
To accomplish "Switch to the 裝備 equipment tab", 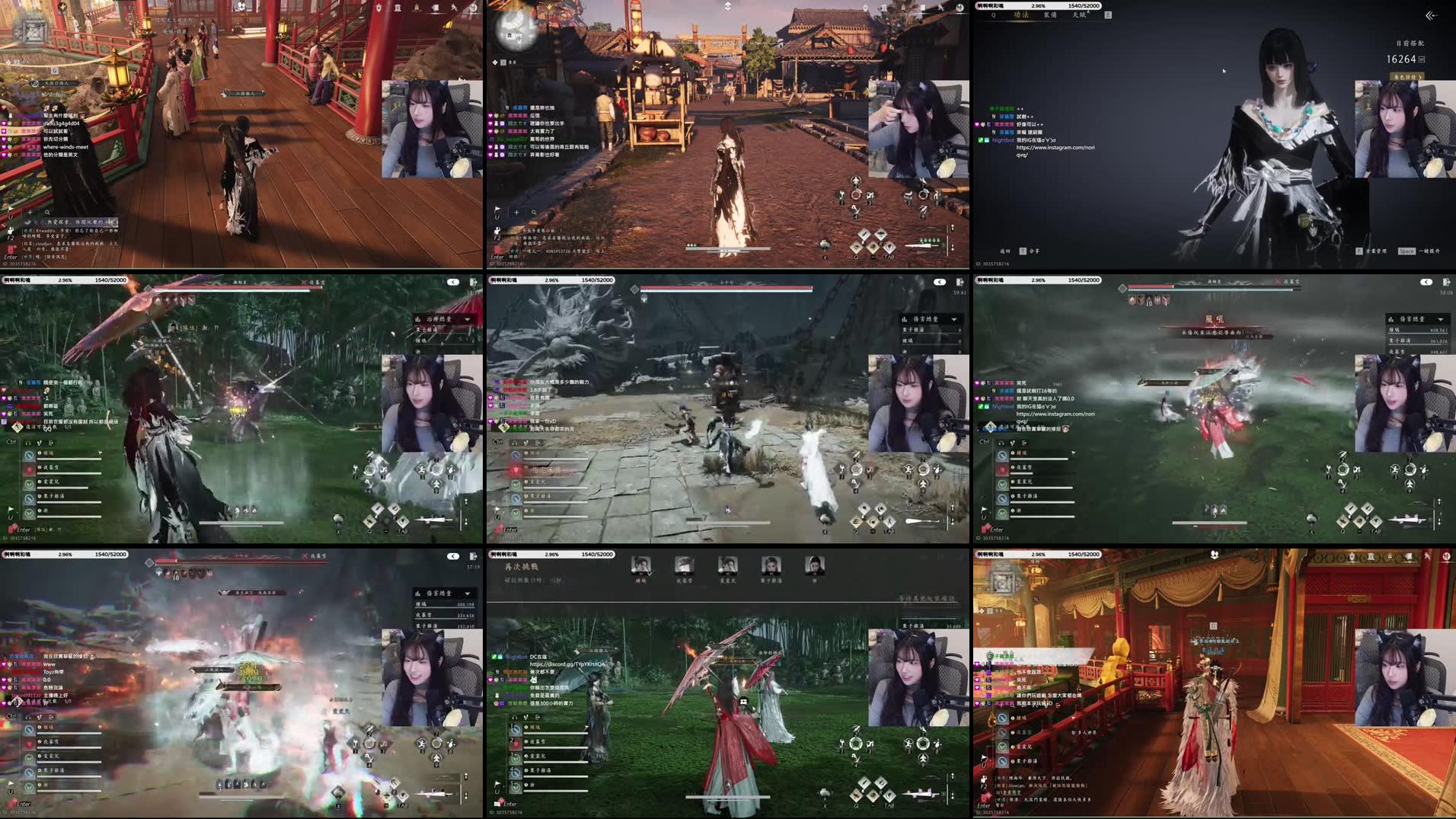I will click(x=1049, y=14).
